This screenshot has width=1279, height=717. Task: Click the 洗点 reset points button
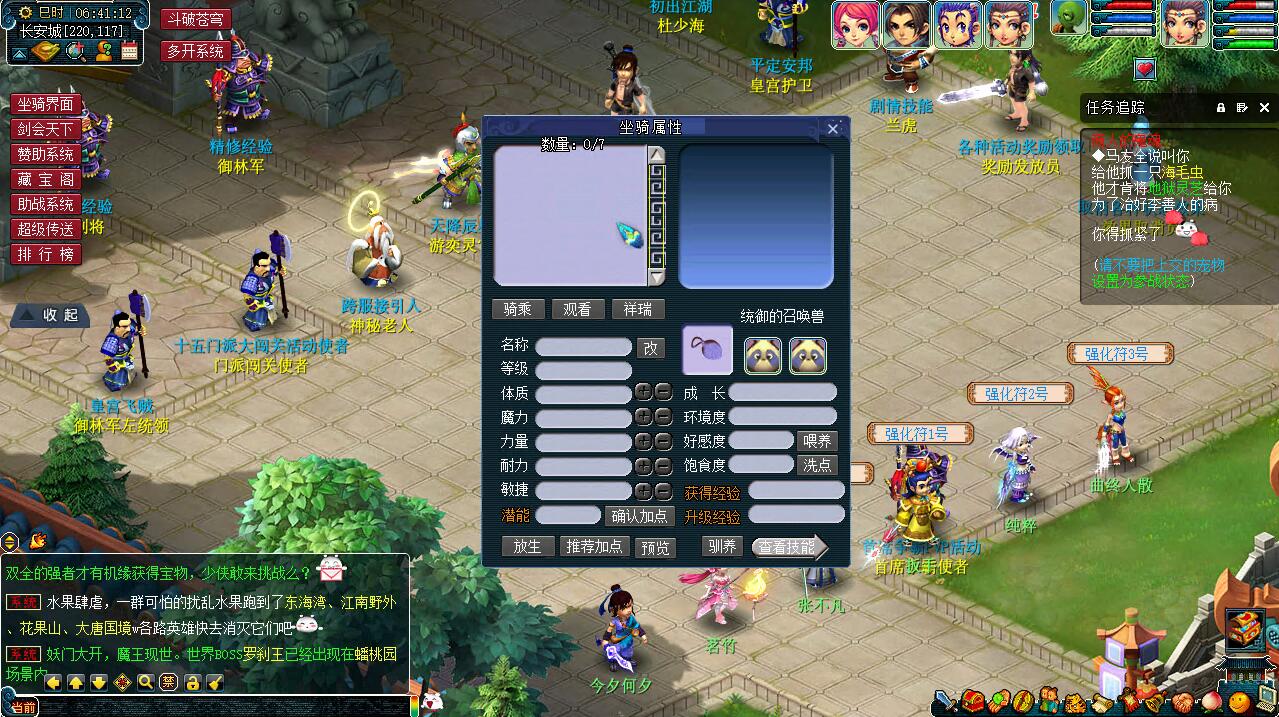tap(816, 465)
